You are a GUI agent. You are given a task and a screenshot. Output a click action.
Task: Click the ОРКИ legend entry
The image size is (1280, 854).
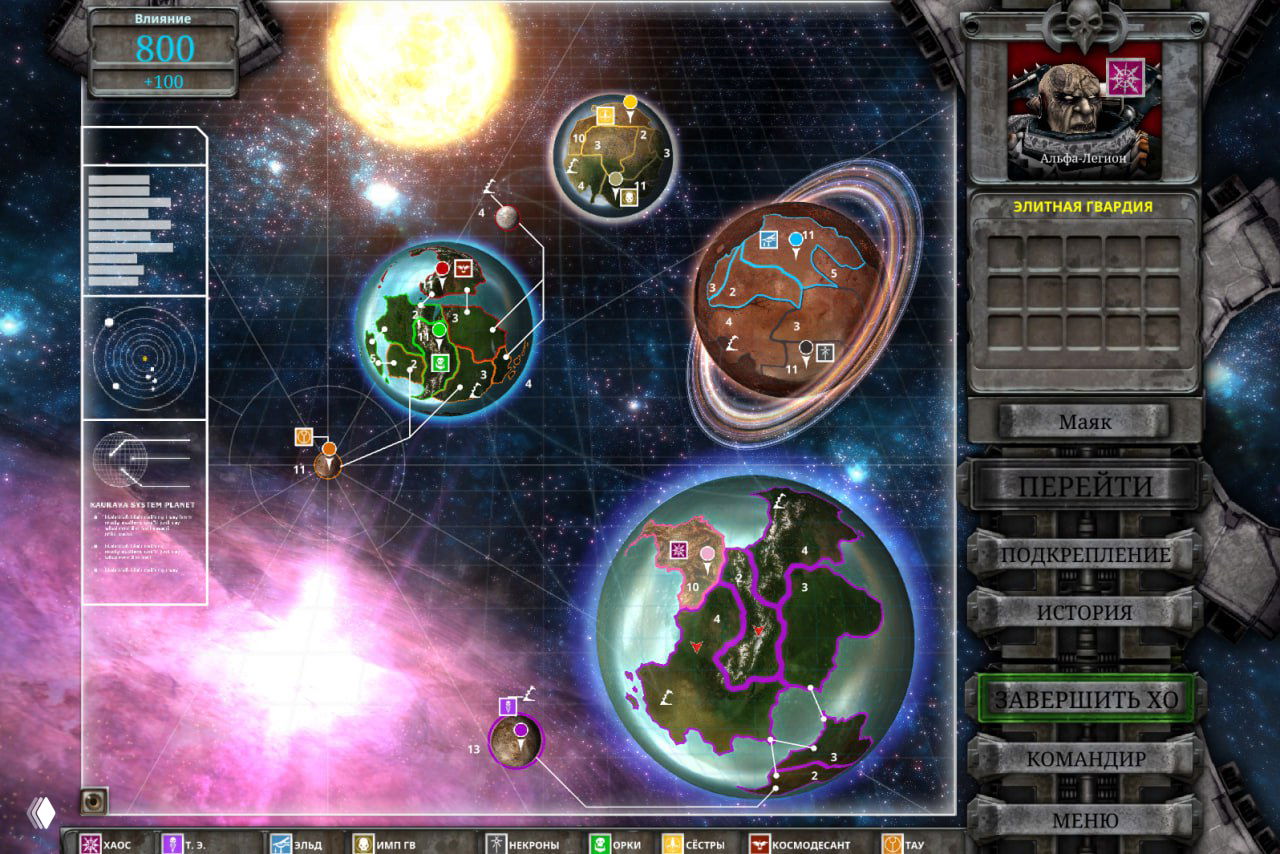[616, 843]
